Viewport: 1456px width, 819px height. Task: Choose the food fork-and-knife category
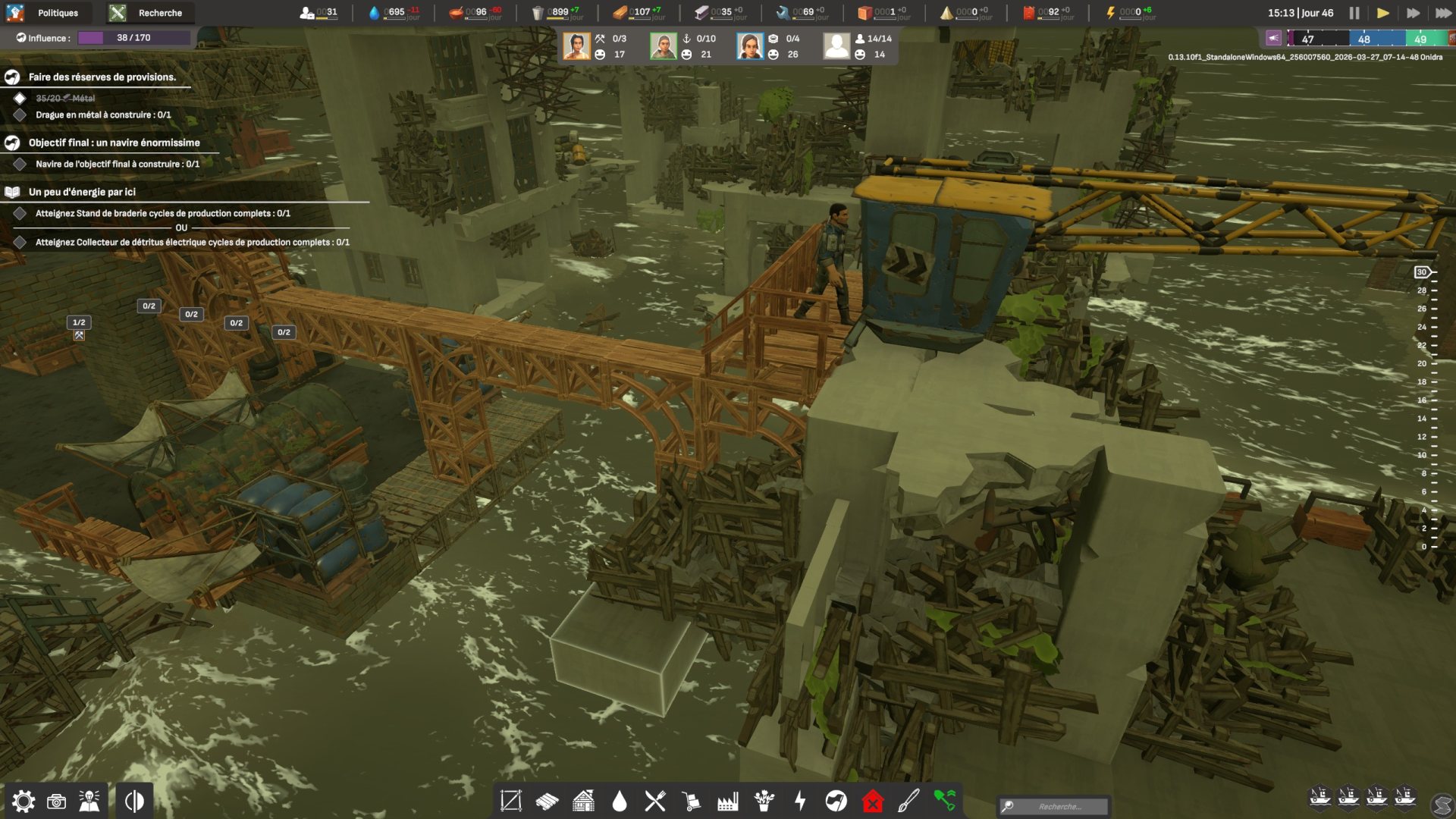655,801
